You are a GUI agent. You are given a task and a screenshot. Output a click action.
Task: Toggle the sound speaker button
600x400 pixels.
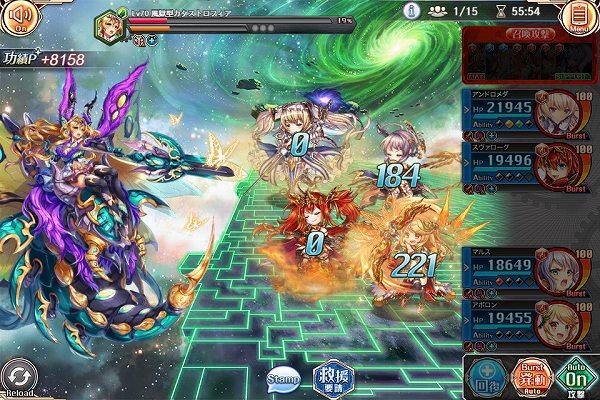20,19
